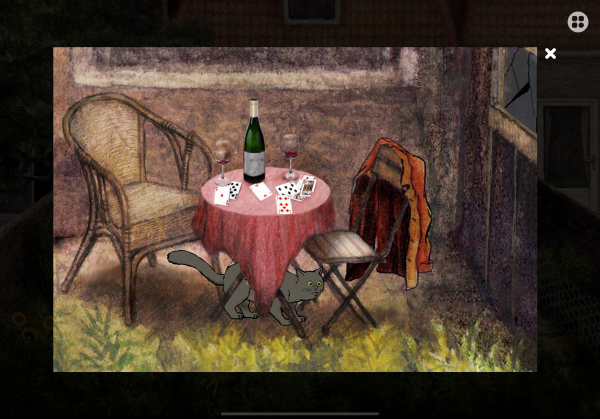Close the zoomed-in table scene
The image size is (600, 419).
tap(550, 54)
